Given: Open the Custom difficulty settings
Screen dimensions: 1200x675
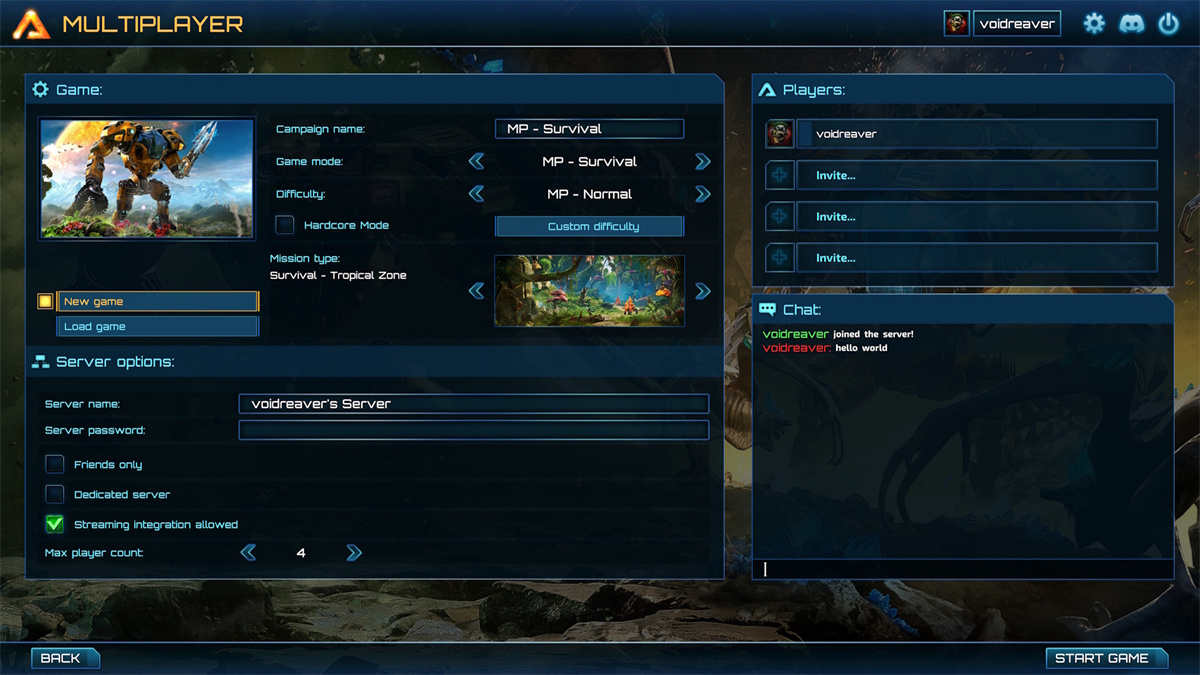Looking at the screenshot, I should (589, 226).
